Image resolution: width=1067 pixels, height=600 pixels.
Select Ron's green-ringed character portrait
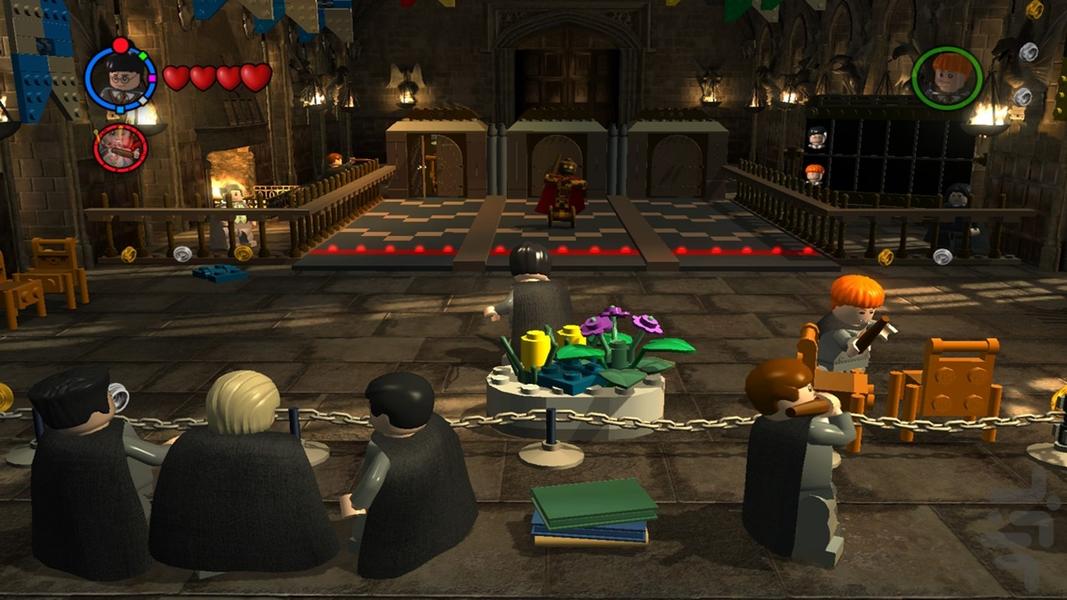click(x=946, y=77)
